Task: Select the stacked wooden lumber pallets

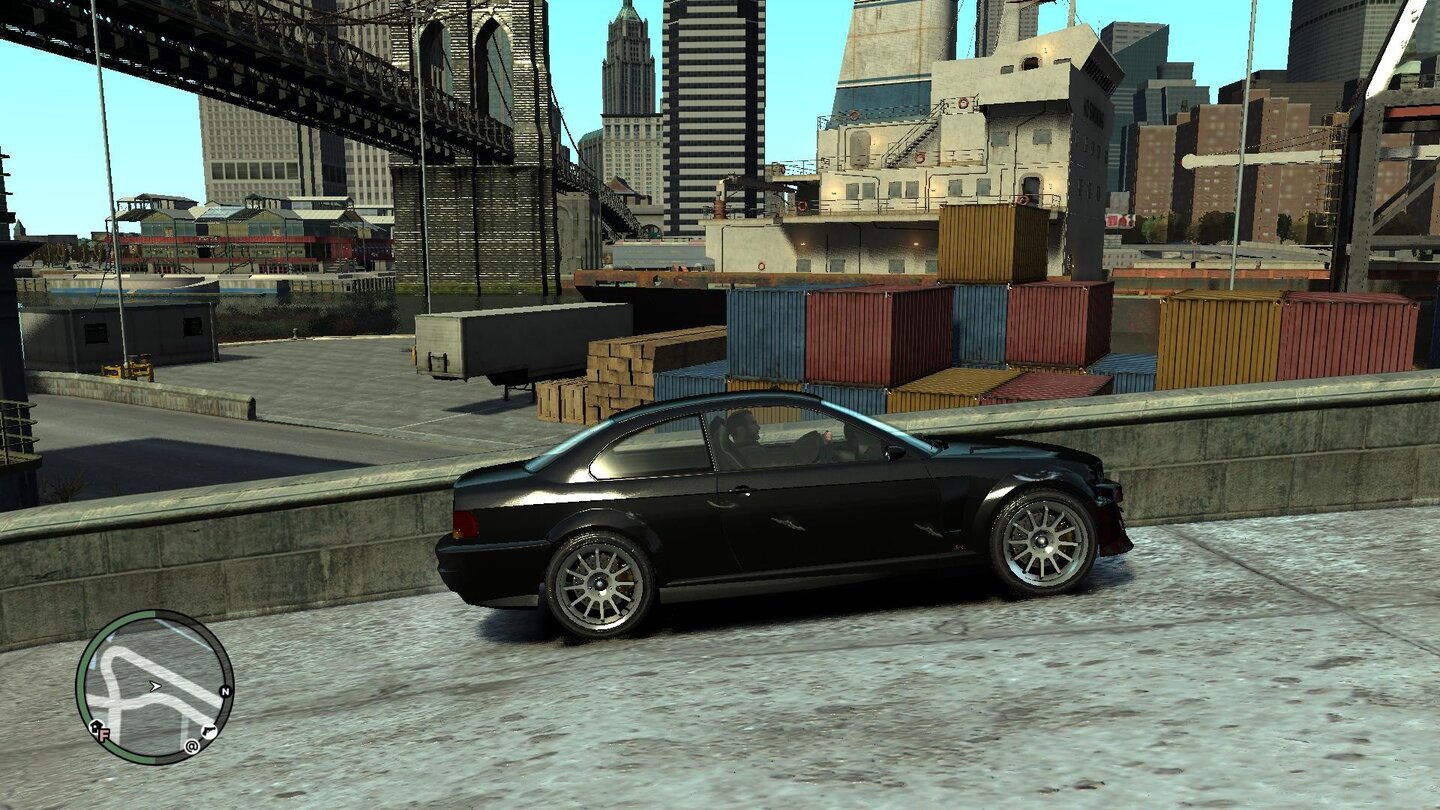Action: tap(620, 370)
